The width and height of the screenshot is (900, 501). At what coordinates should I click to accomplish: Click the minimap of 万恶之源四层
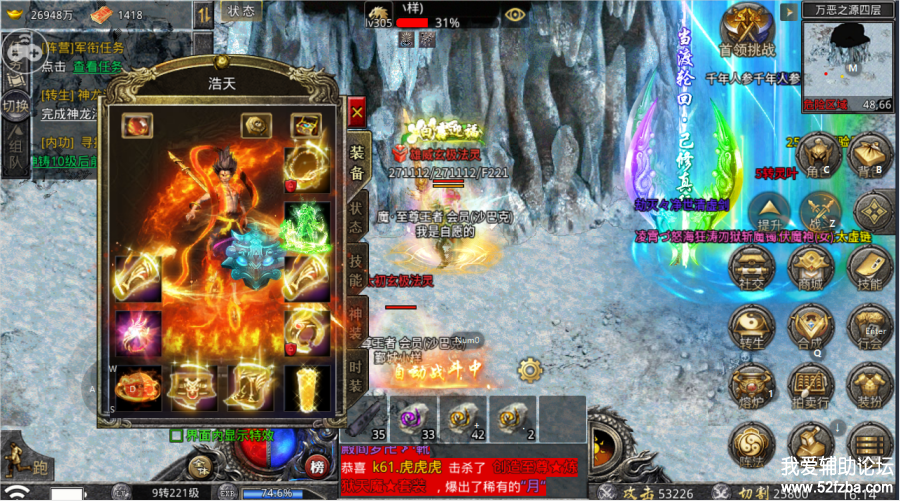tap(847, 58)
